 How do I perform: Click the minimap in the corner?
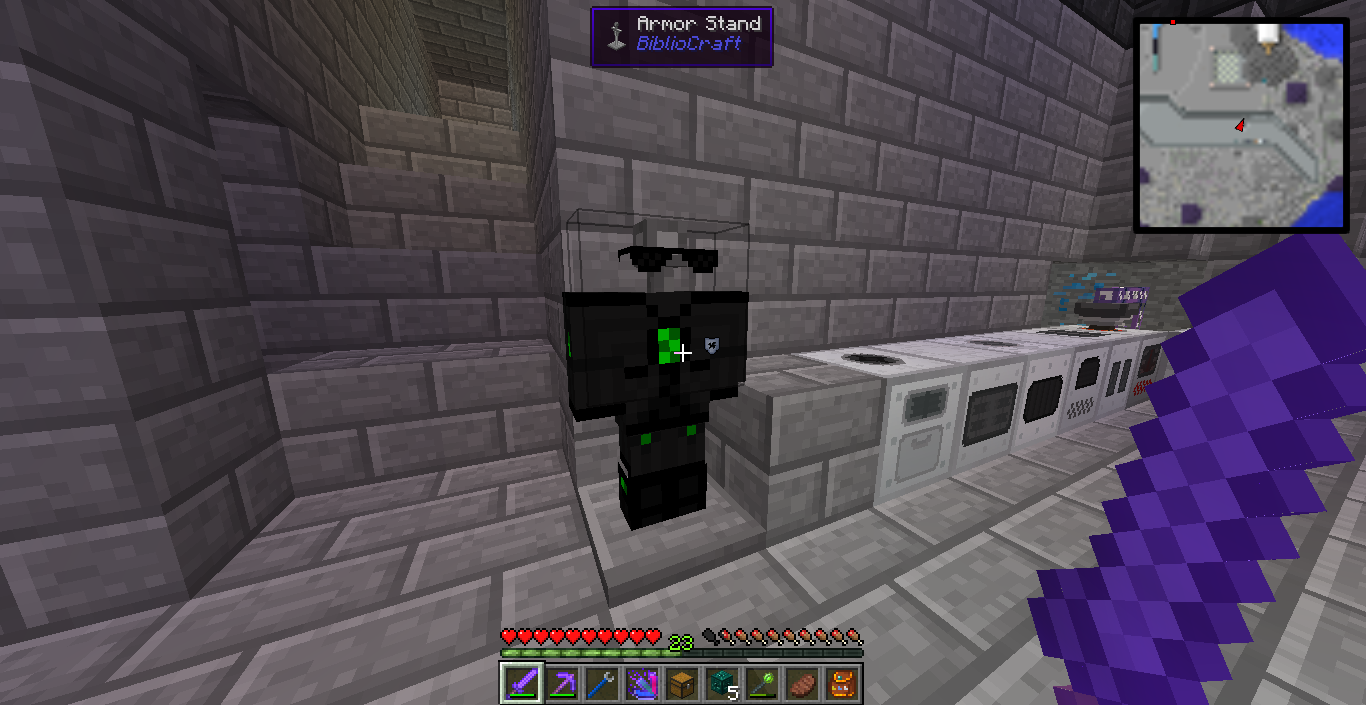[x=1241, y=125]
